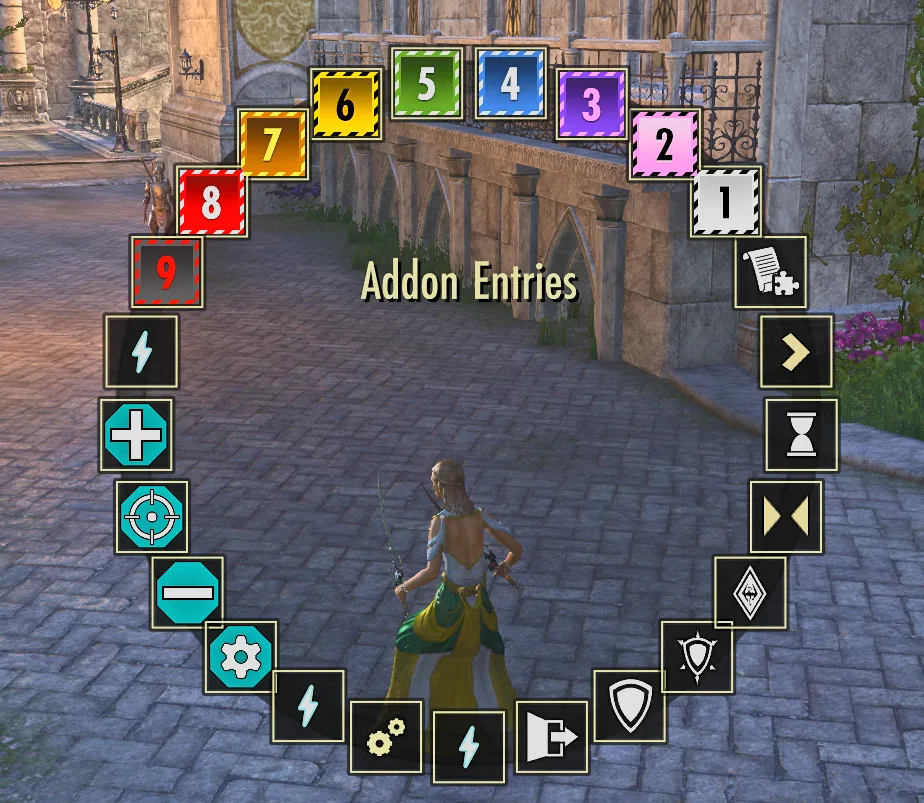Click the plain shield entry
Image resolution: width=924 pixels, height=803 pixels.
click(x=630, y=706)
